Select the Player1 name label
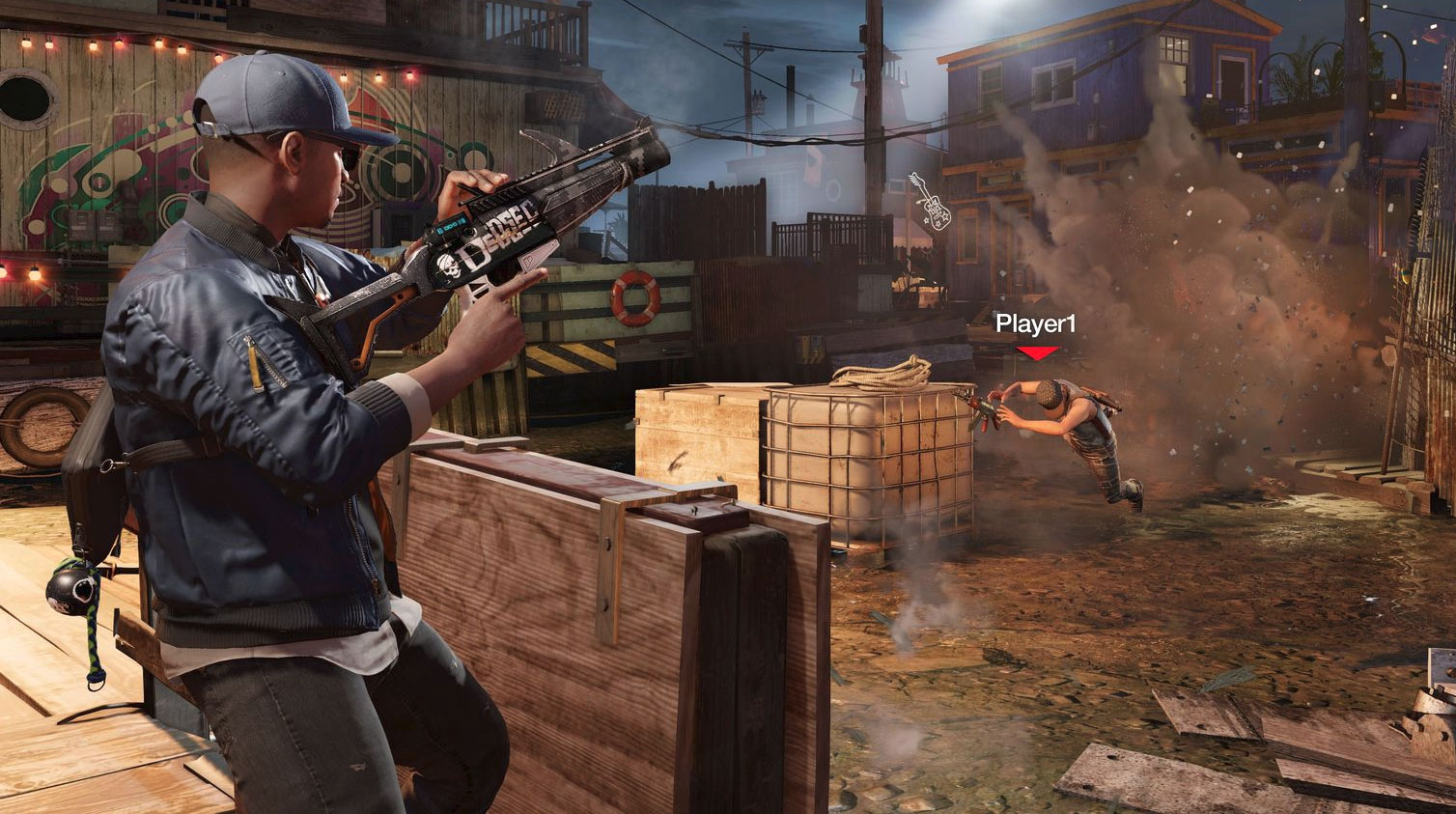The height and width of the screenshot is (814, 1456). [x=1038, y=324]
